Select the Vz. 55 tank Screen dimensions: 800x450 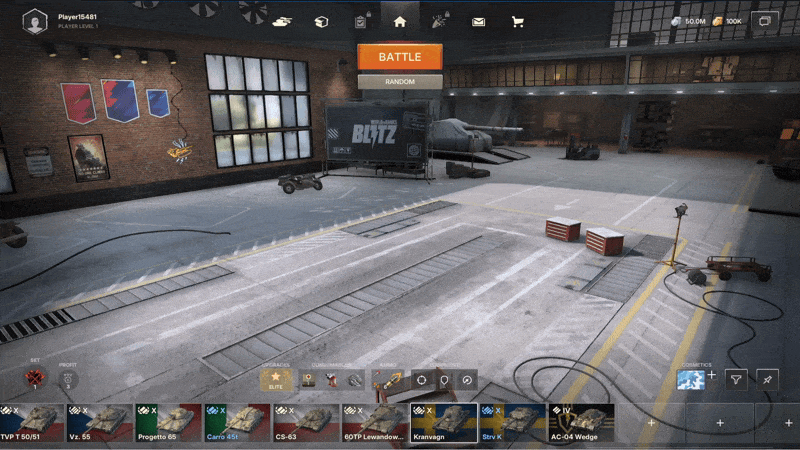click(x=99, y=422)
